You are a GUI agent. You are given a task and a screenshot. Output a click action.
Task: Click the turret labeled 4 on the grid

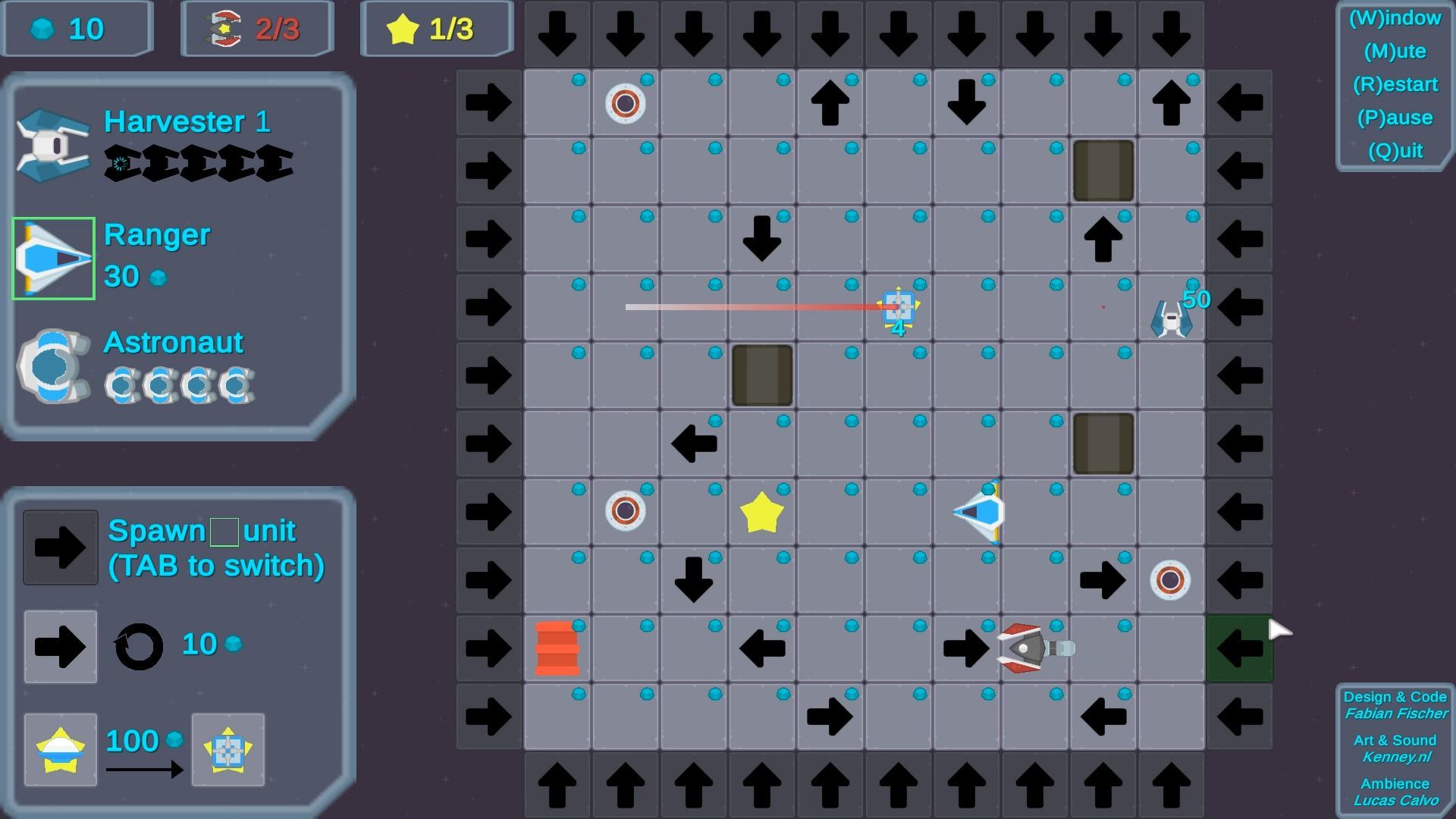[899, 307]
